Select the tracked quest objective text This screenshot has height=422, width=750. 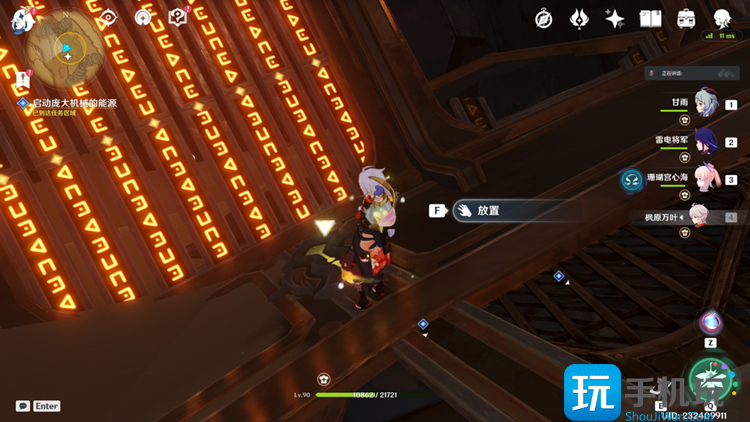point(75,103)
